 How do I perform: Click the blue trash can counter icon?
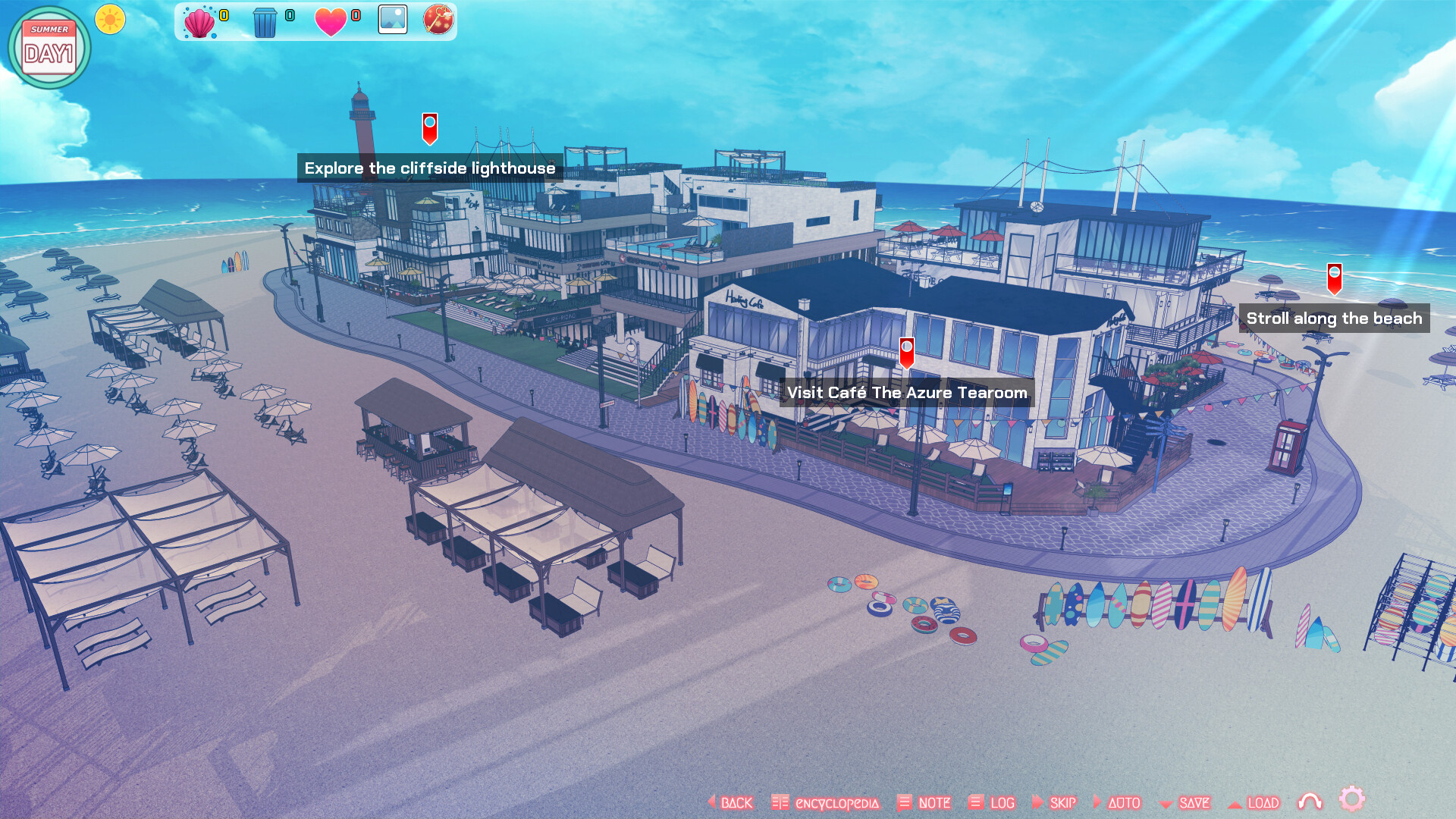click(265, 20)
